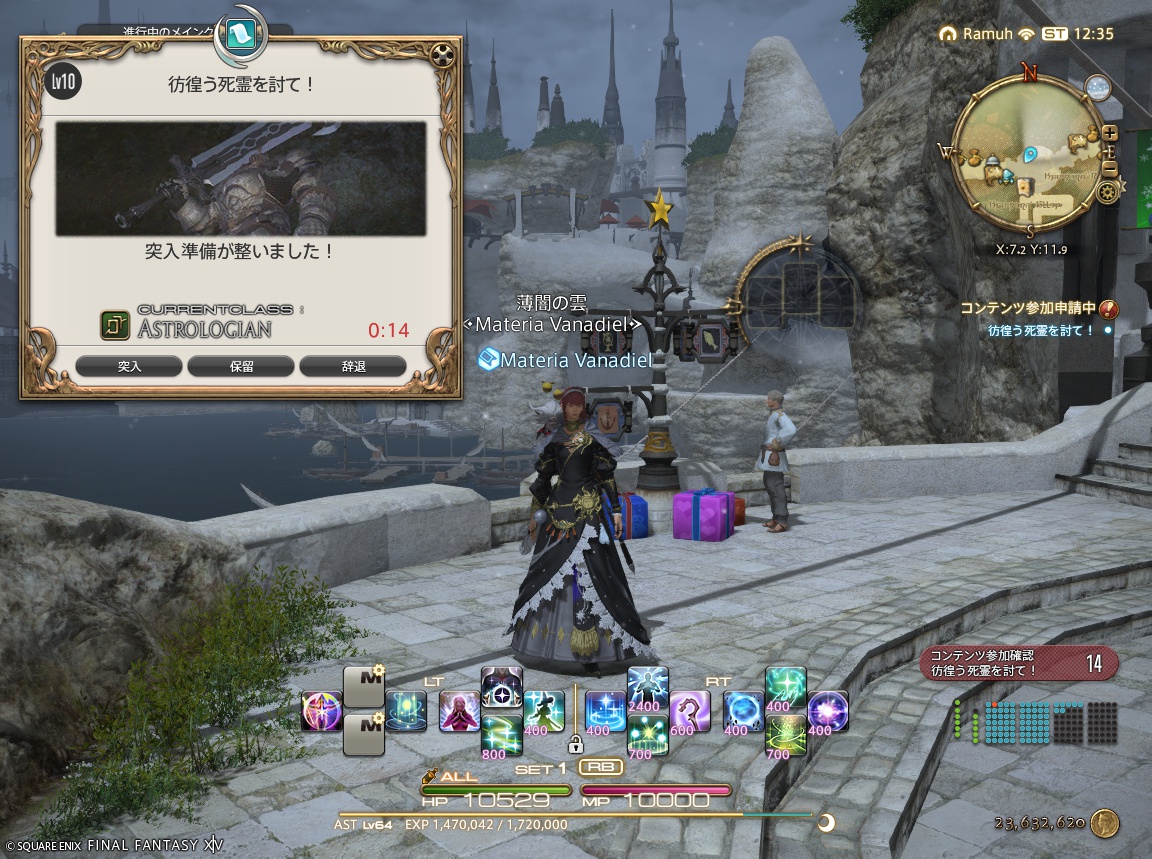Select the duty confirmation notice showing 14
1152x859 pixels.
[1018, 662]
